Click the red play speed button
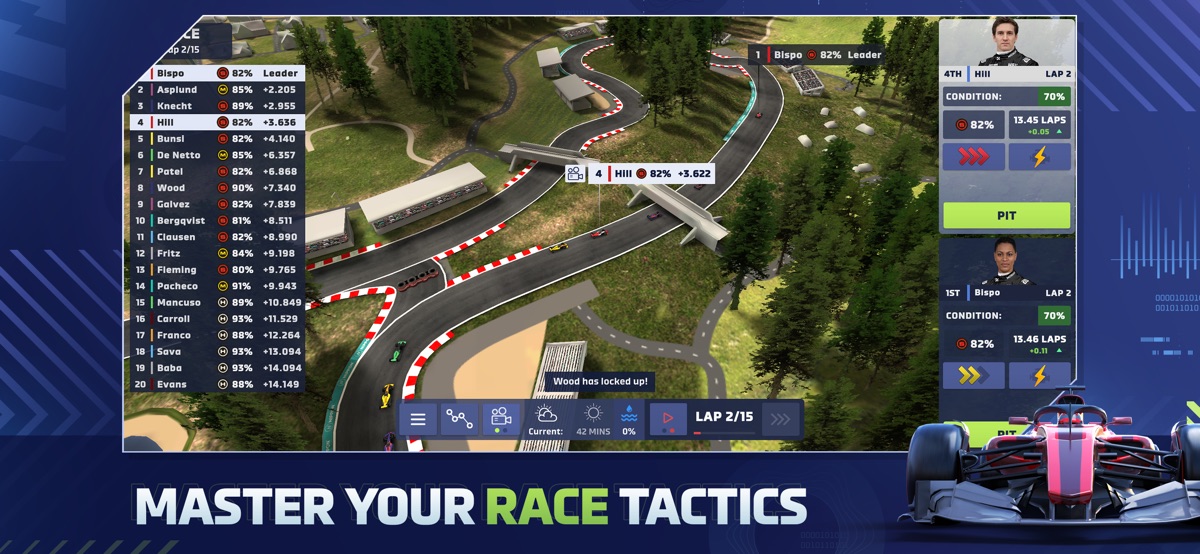The height and width of the screenshot is (554, 1200). 668,419
